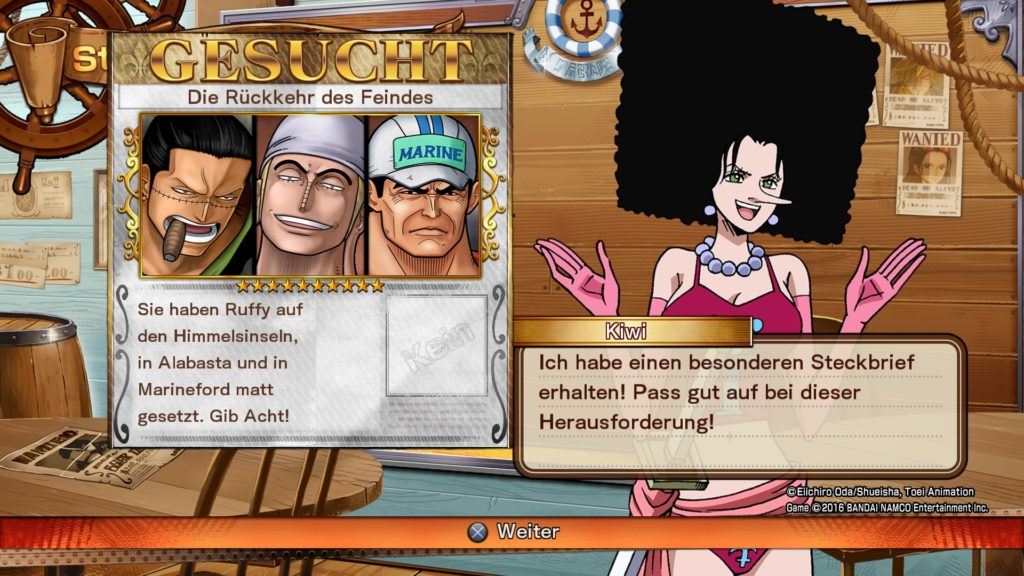
Task: Continue with the Weiter bar
Action: [512, 532]
